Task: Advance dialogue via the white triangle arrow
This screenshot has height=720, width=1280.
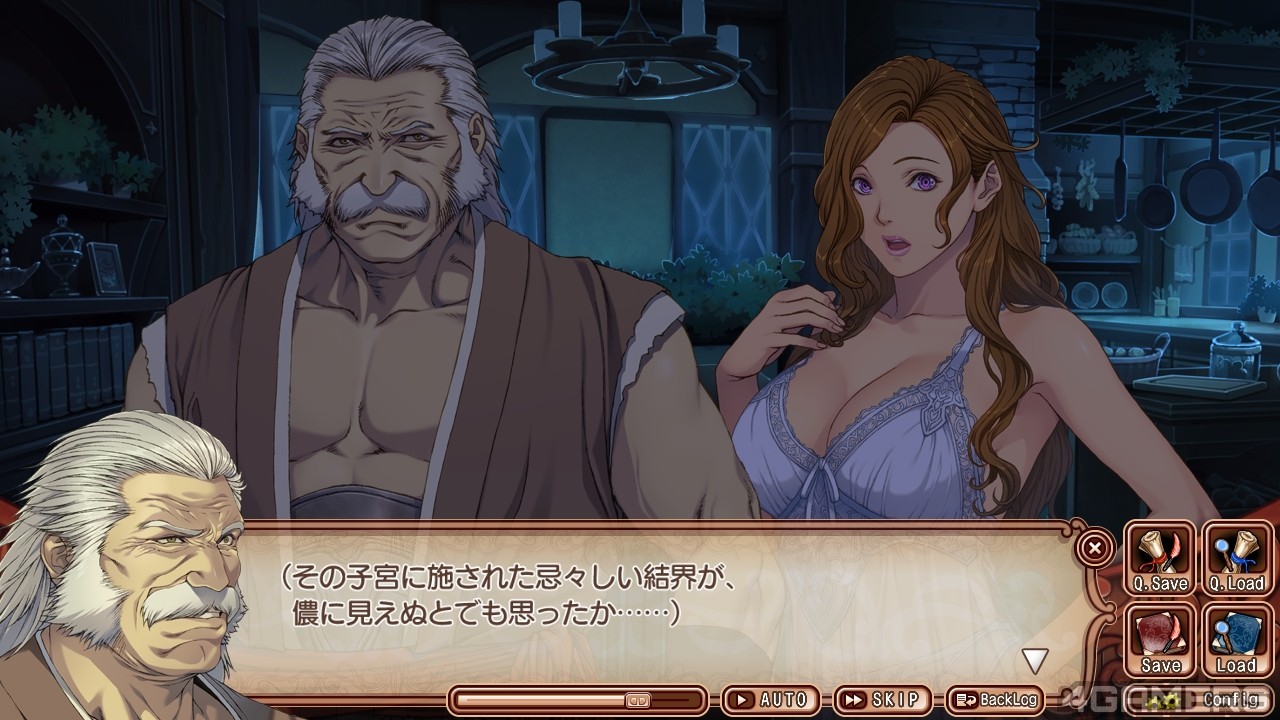Action: [x=1034, y=660]
